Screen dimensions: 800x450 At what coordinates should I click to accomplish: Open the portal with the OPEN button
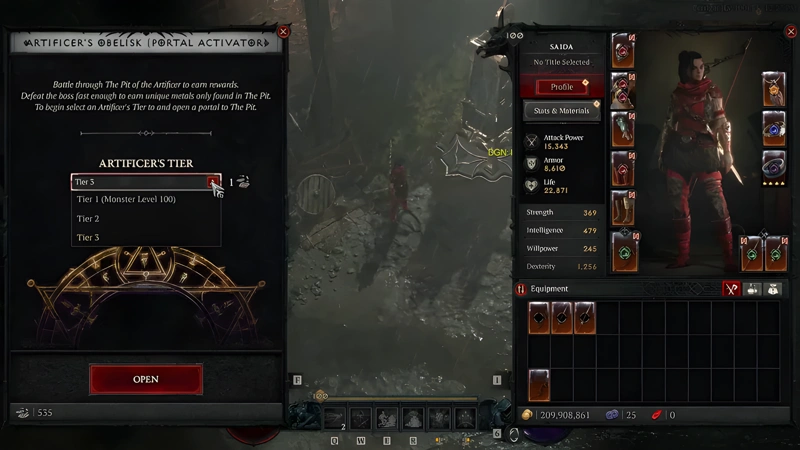pos(146,379)
